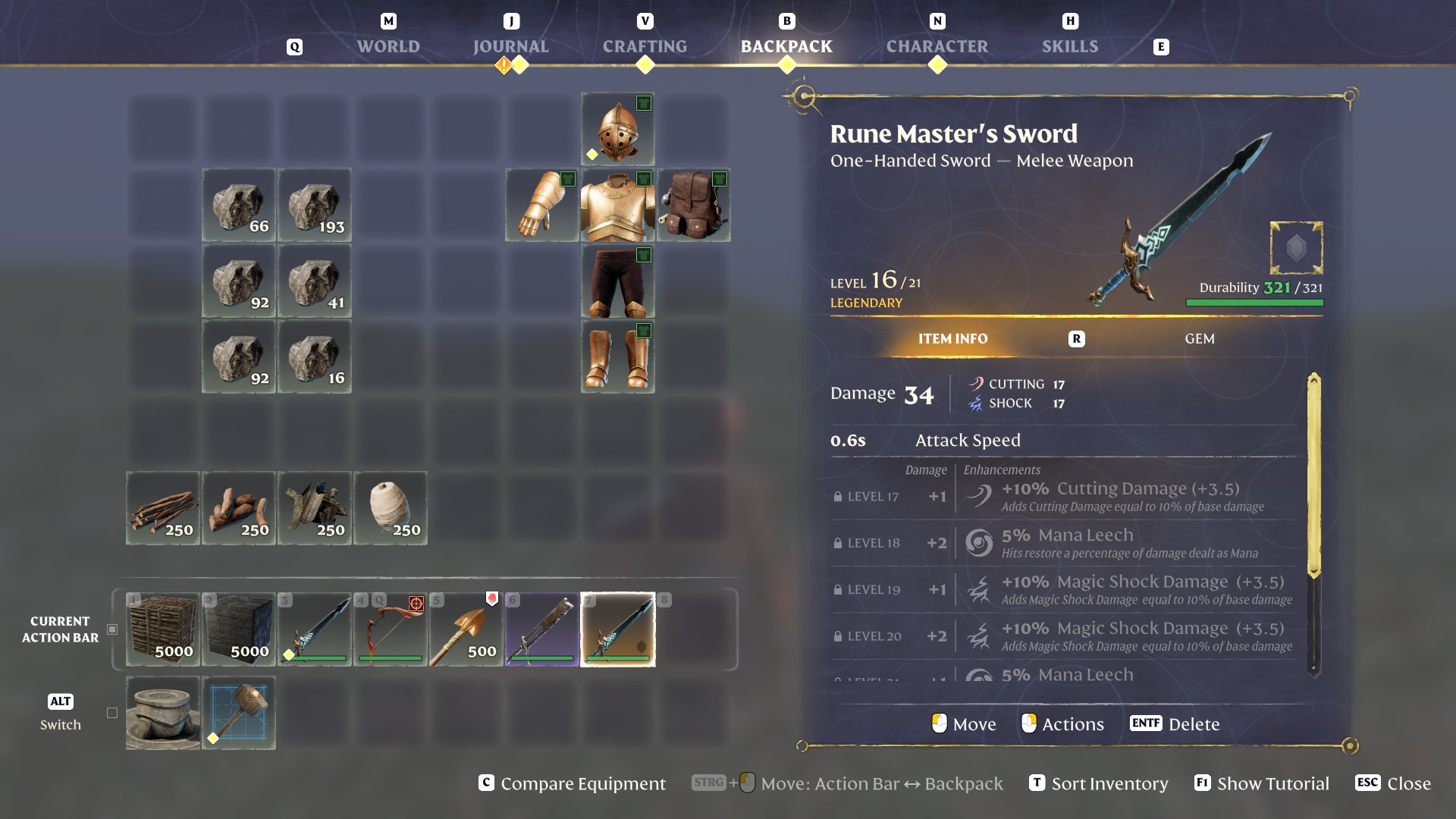Select the golden chest armor slot
This screenshot has height=819, width=1456.
pyautogui.click(x=617, y=205)
